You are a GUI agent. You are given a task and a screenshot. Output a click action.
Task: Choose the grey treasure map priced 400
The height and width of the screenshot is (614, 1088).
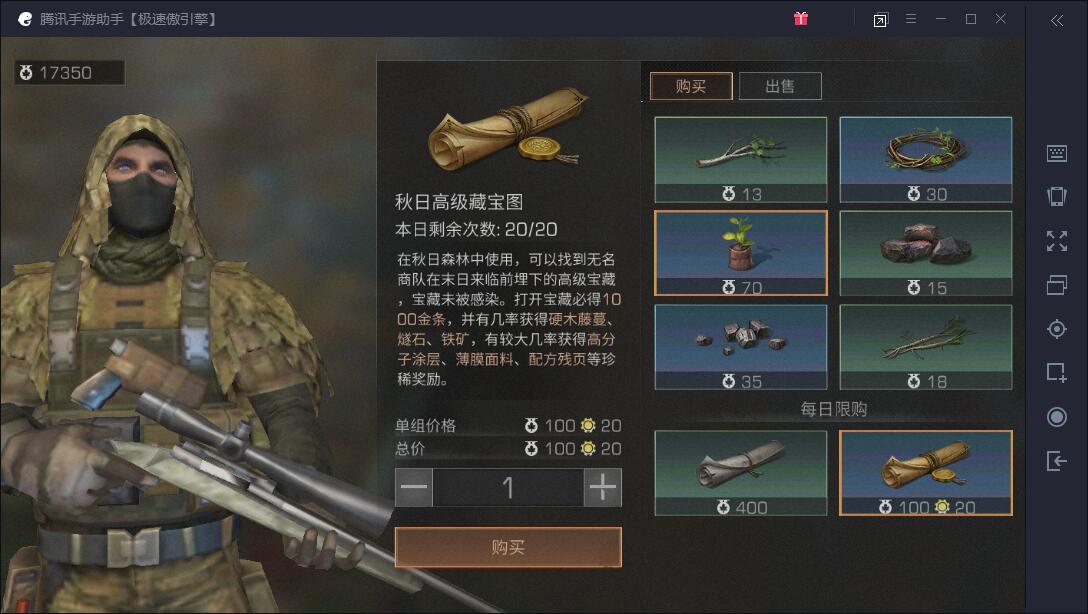[x=741, y=473]
